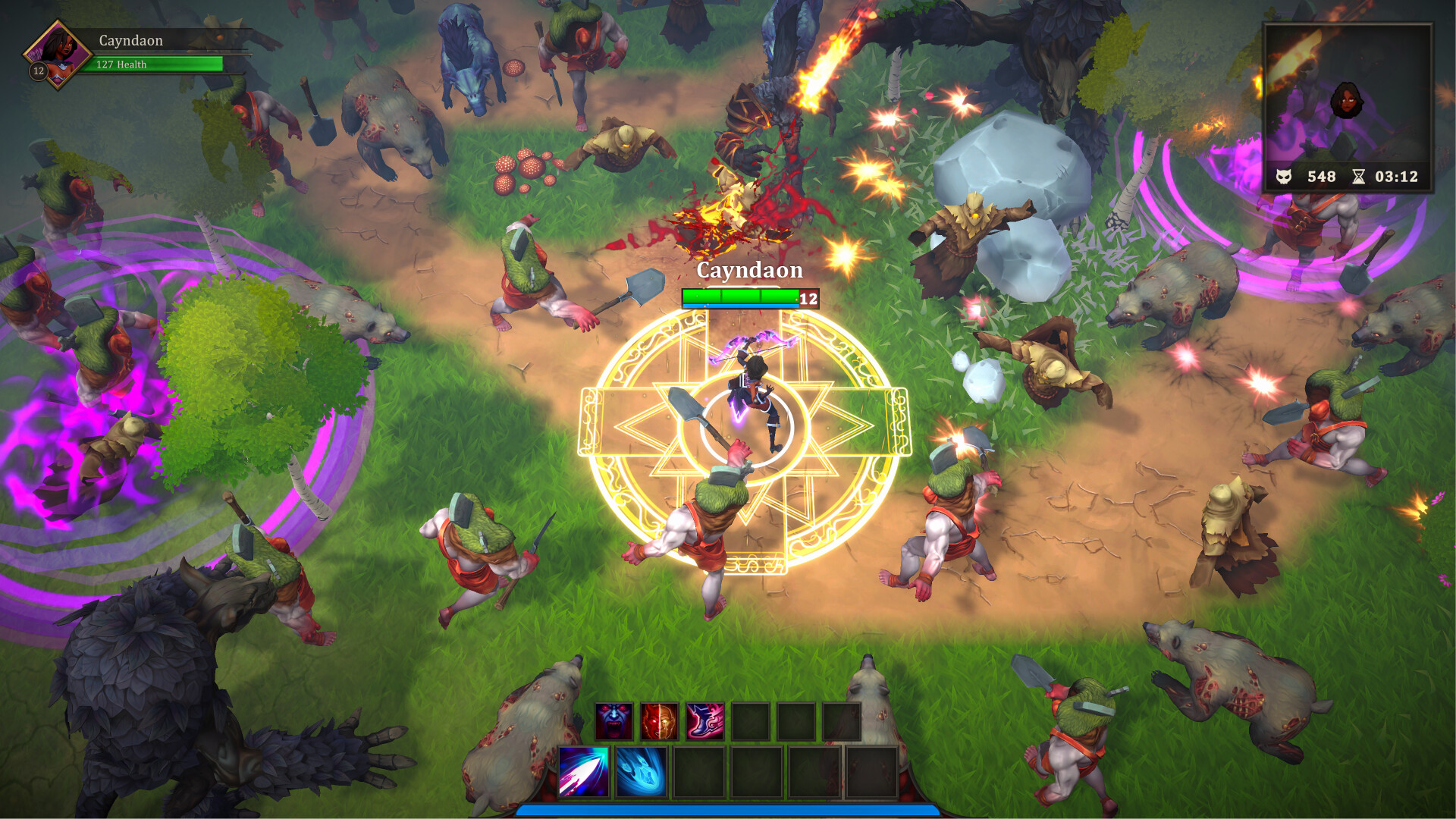Select the screaming face ability icon
The width and height of the screenshot is (1456, 819).
615,721
